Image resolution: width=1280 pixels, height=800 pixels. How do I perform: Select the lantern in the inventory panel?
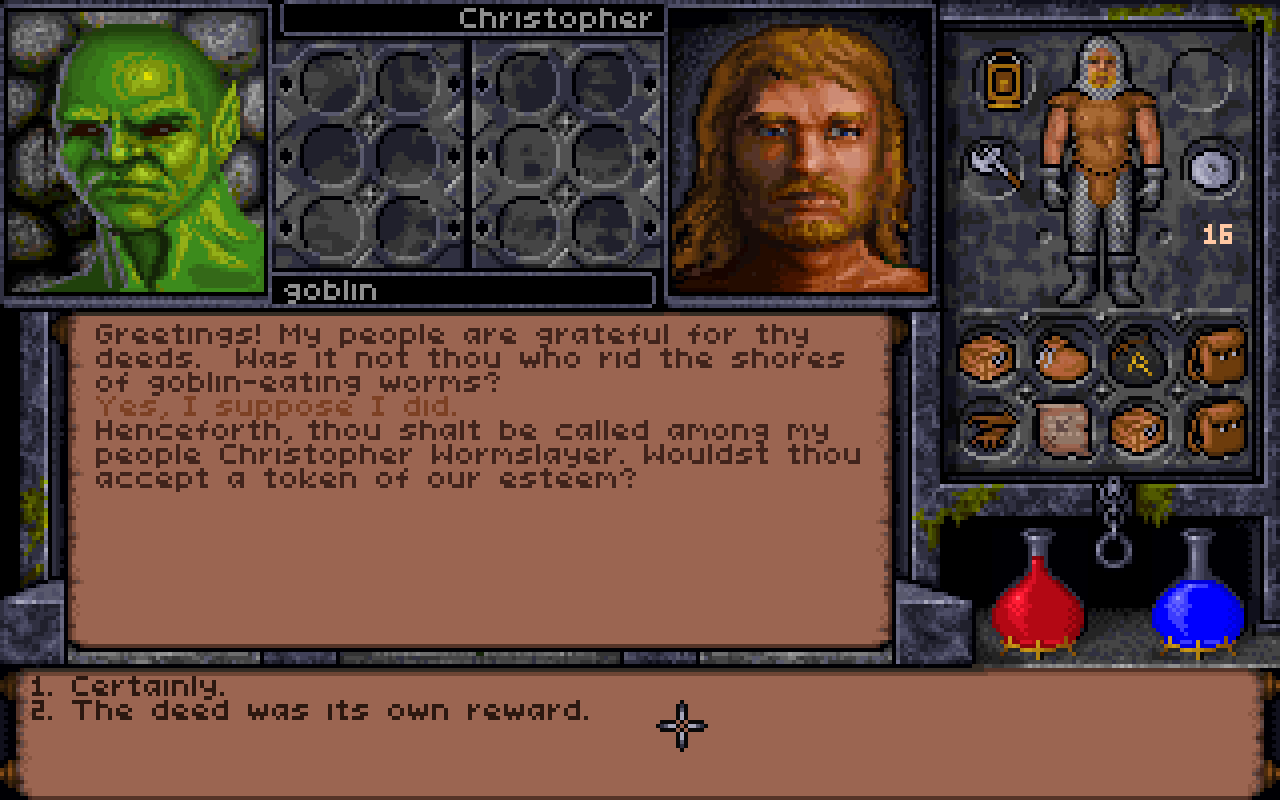tap(1002, 80)
